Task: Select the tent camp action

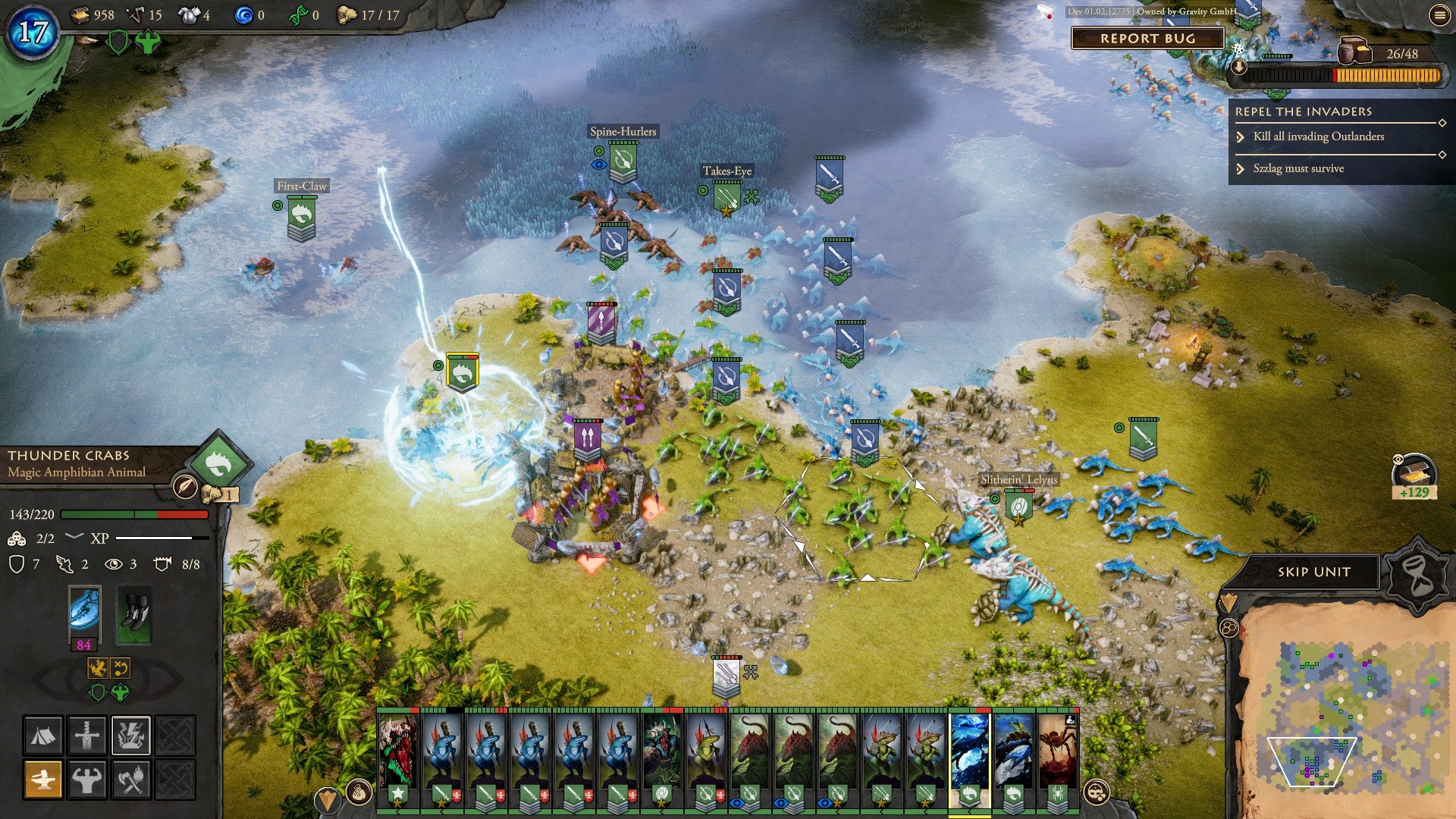Action: click(x=43, y=735)
